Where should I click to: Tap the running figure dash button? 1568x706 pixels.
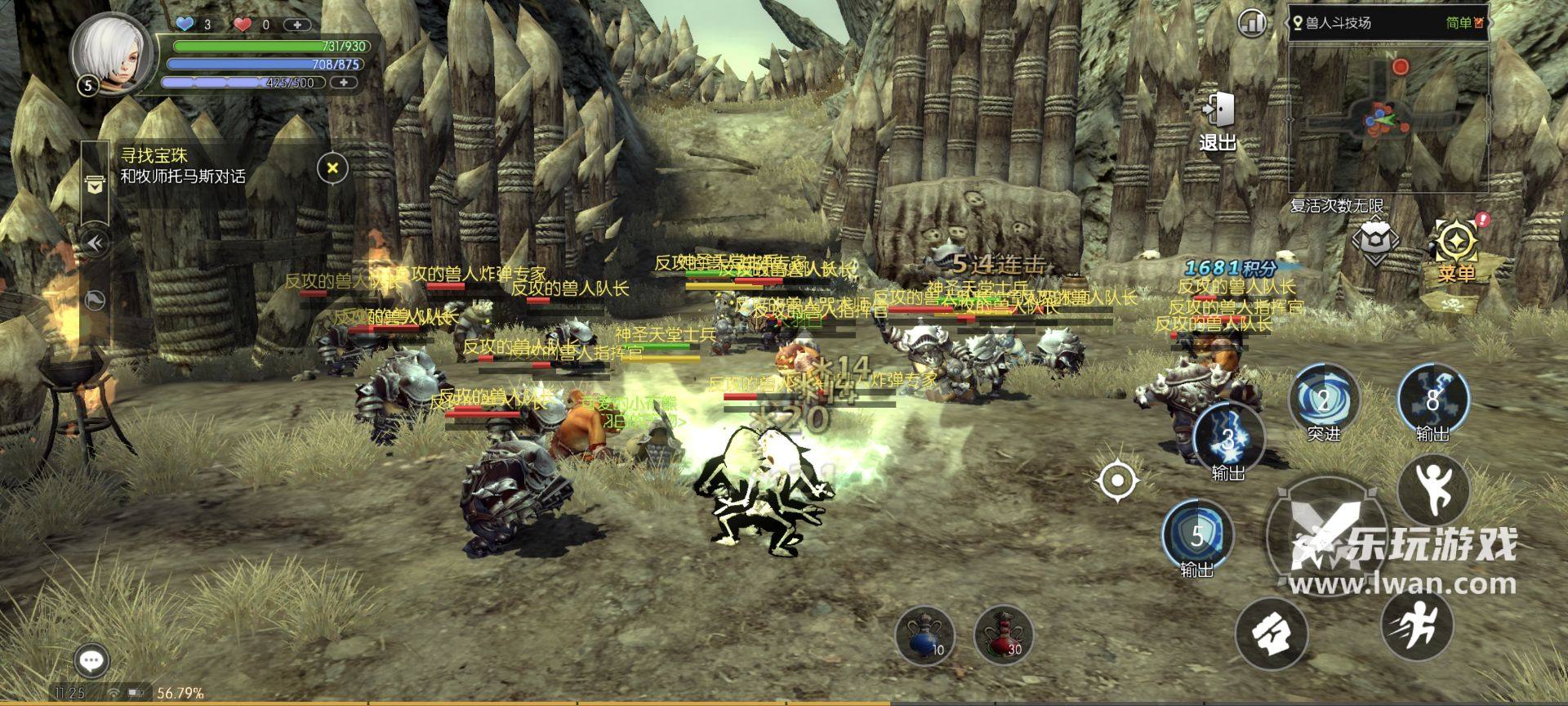point(1417,625)
